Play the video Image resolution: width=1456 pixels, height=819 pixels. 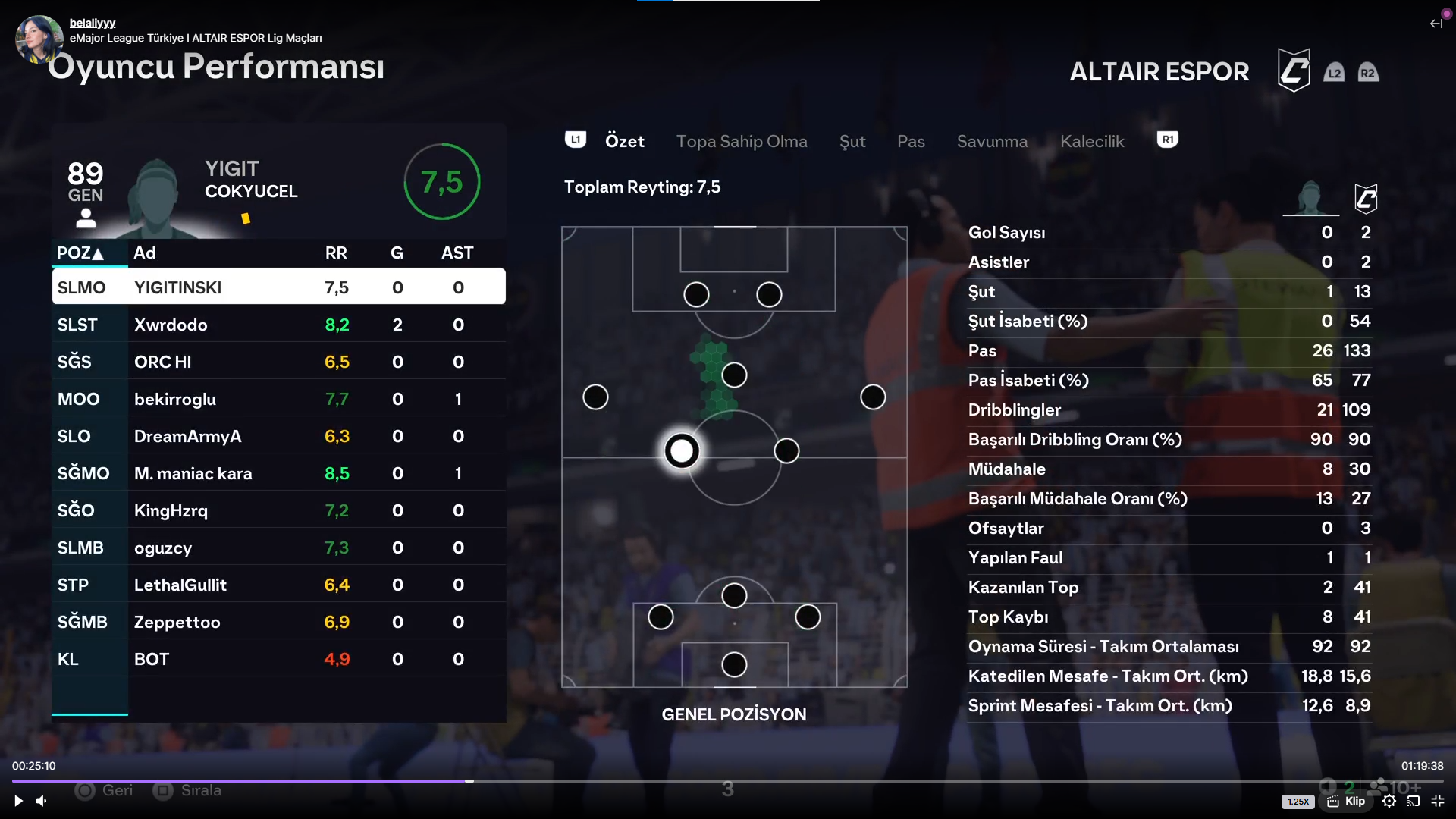tap(18, 801)
